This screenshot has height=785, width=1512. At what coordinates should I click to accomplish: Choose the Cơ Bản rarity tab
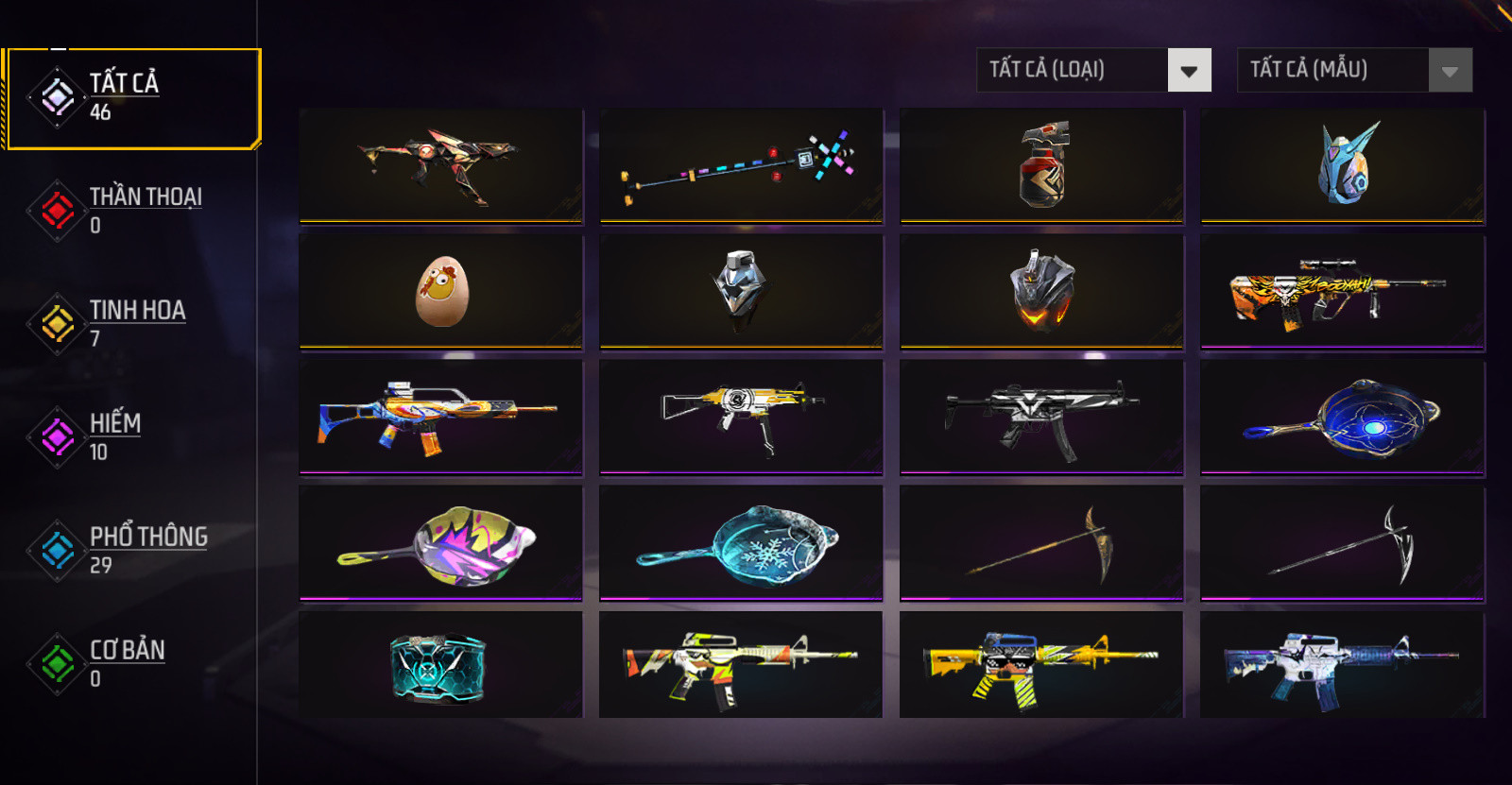[130, 663]
